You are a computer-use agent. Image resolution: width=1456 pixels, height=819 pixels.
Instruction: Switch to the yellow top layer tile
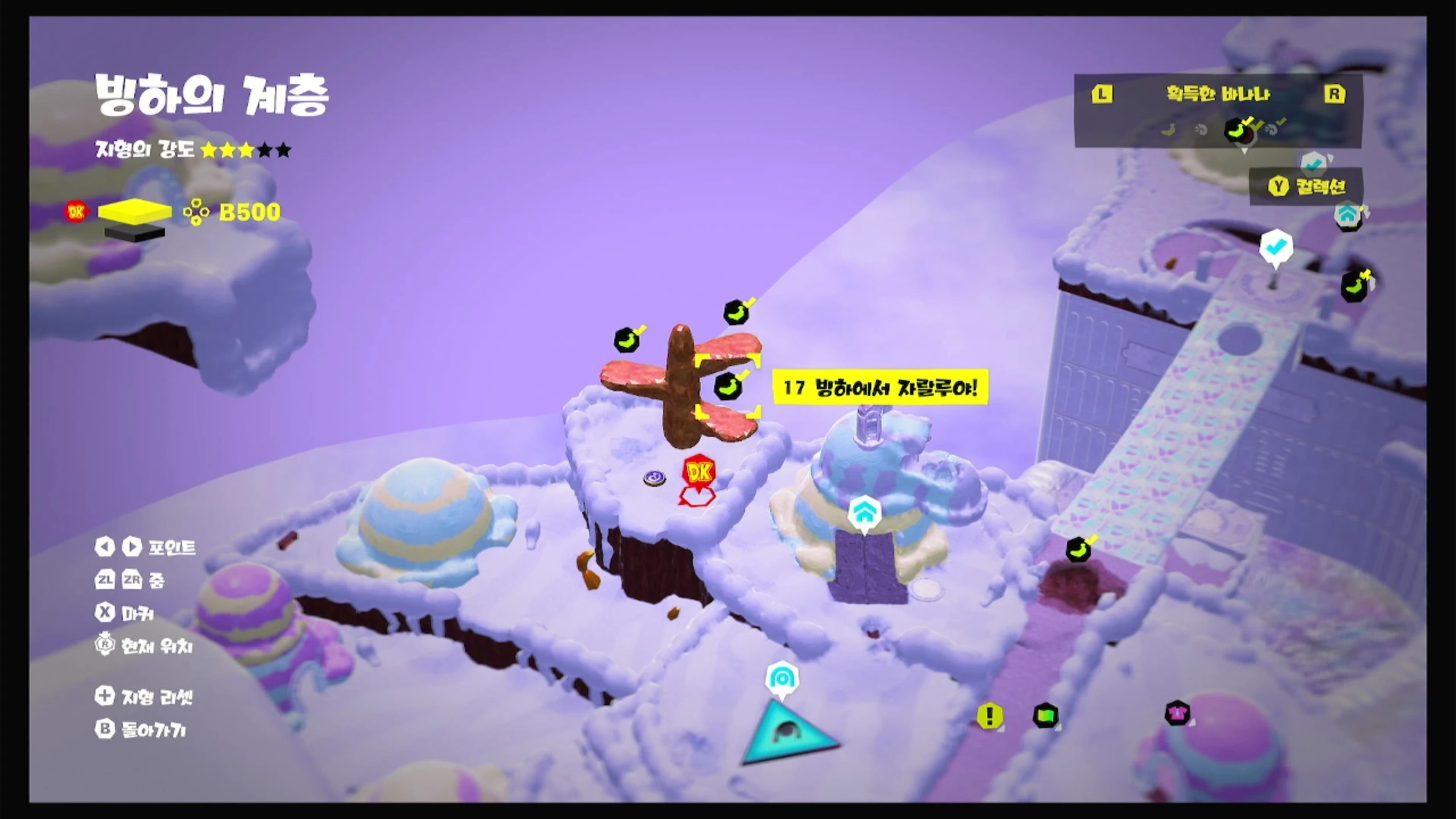click(x=135, y=211)
